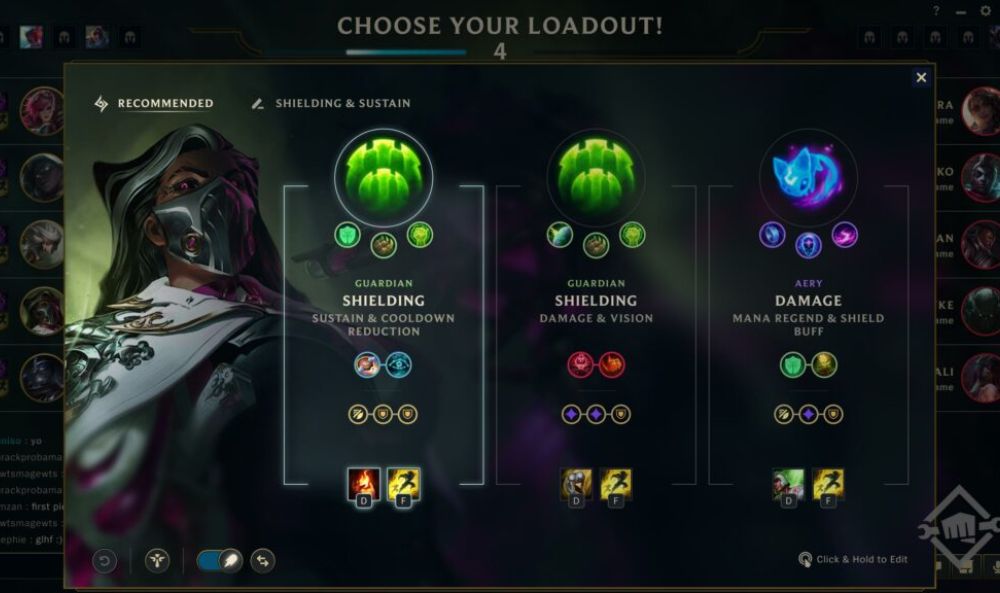
Task: Open the client settings gear
Action: point(985,11)
